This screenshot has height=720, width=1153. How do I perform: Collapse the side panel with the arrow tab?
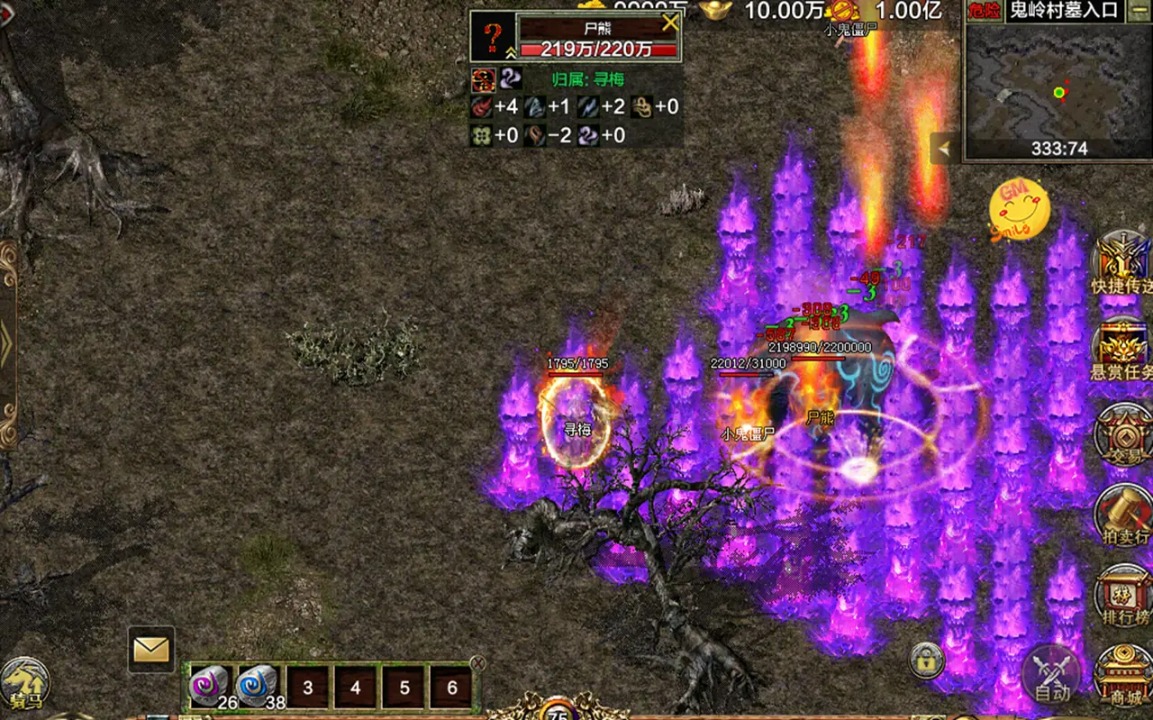pos(943,149)
